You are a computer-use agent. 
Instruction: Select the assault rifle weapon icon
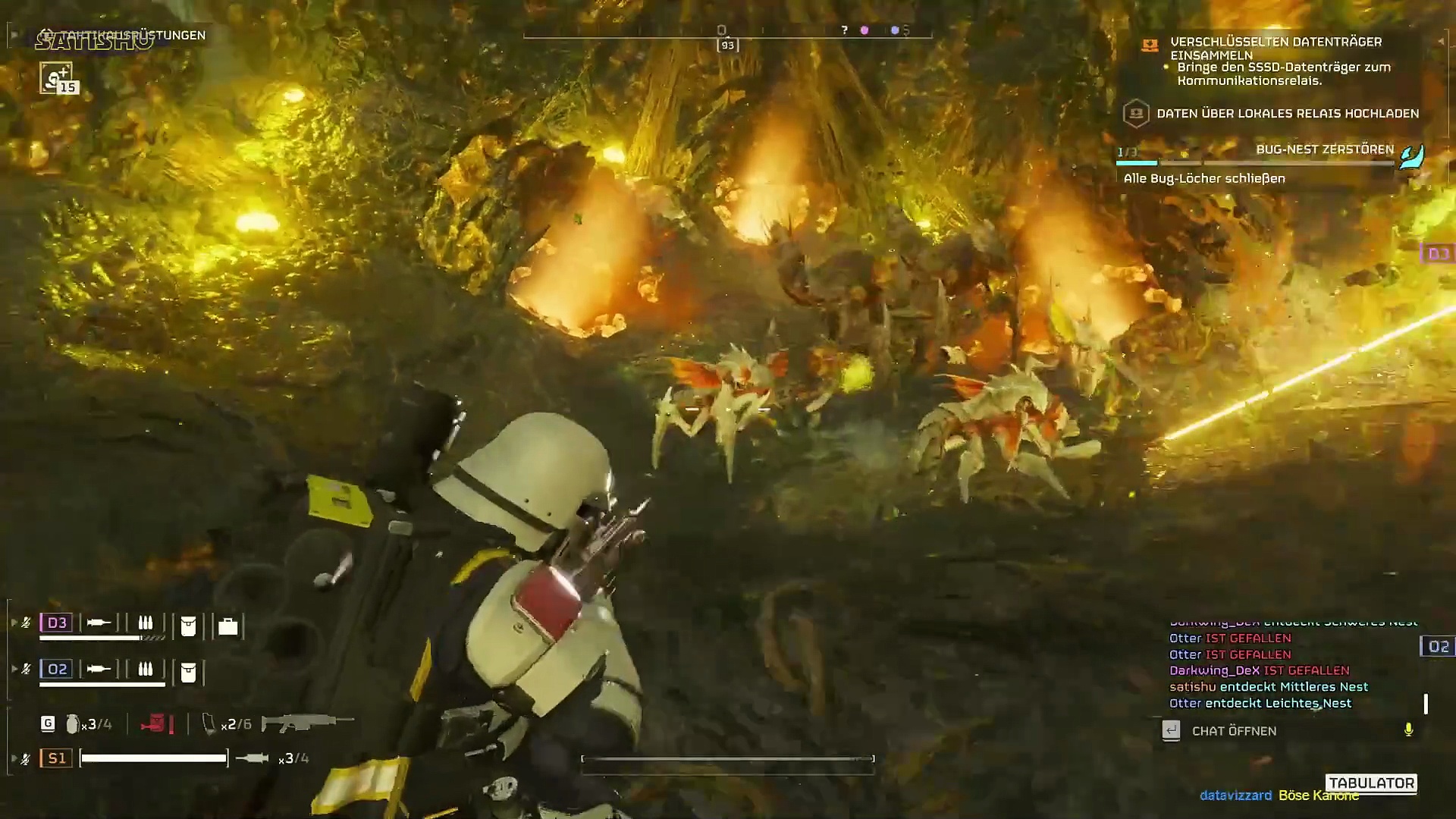click(x=307, y=723)
